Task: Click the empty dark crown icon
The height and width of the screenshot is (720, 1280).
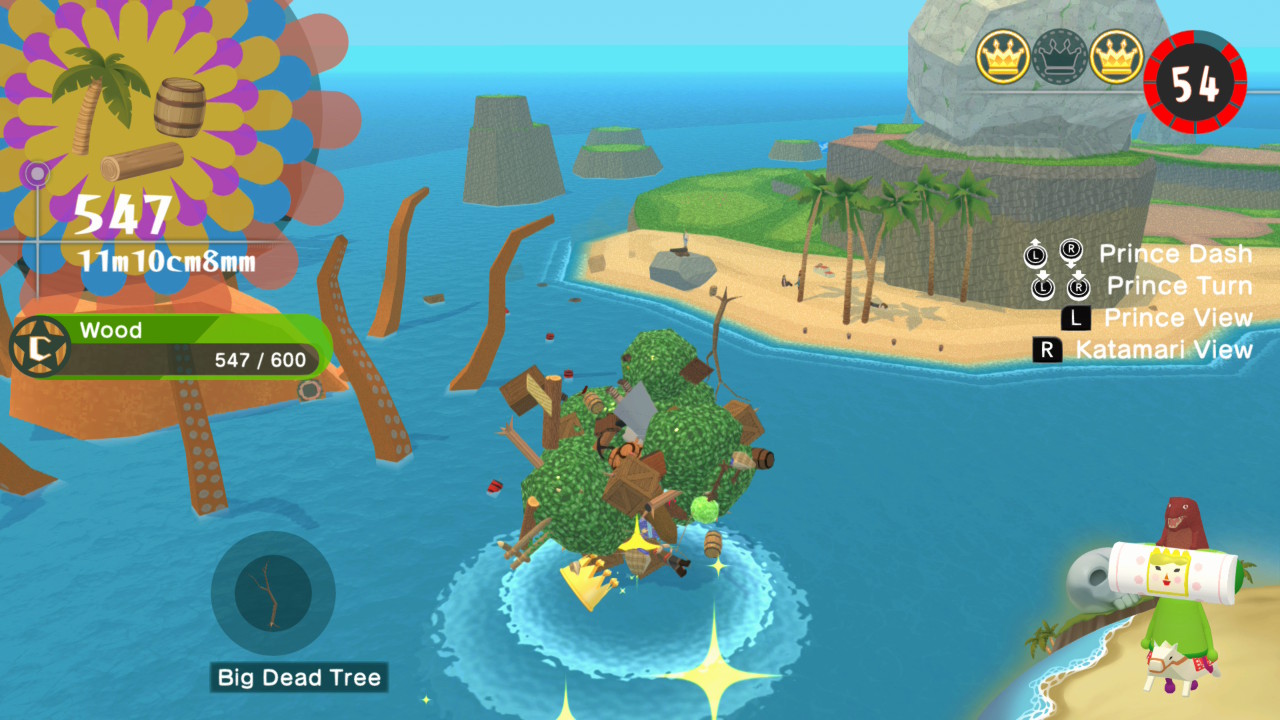Action: pos(1060,56)
